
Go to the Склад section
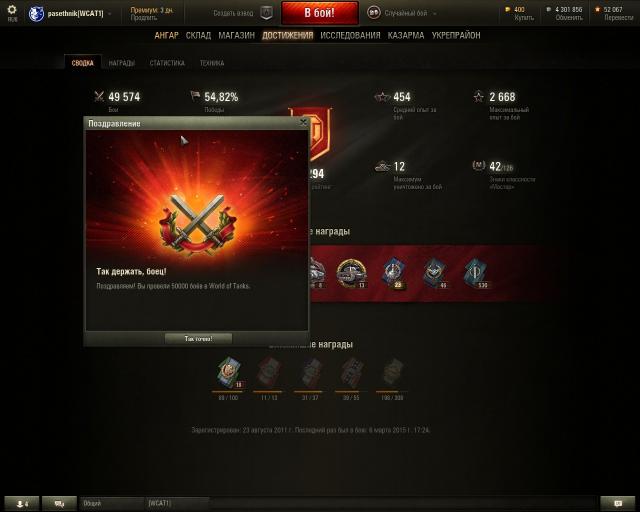click(x=198, y=35)
